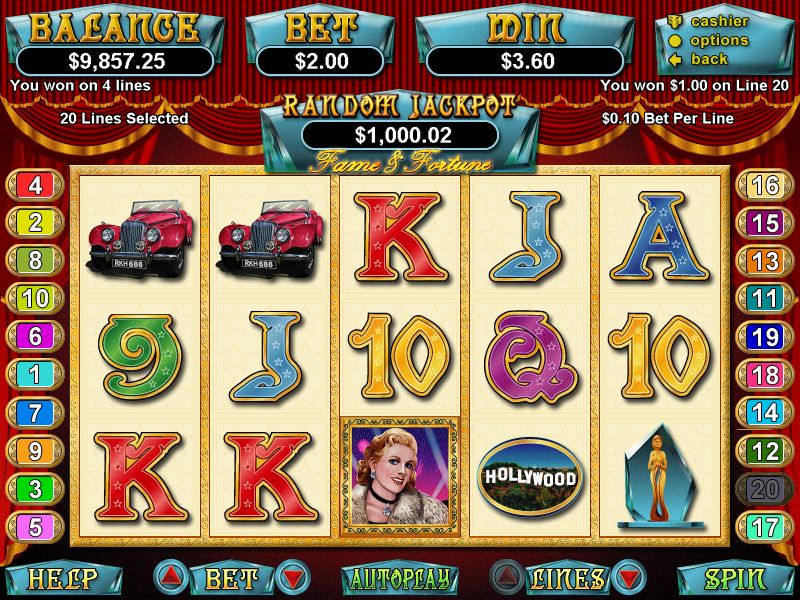Screen dimensions: 800x600
Task: Select payline marker 17
Action: pos(765,526)
